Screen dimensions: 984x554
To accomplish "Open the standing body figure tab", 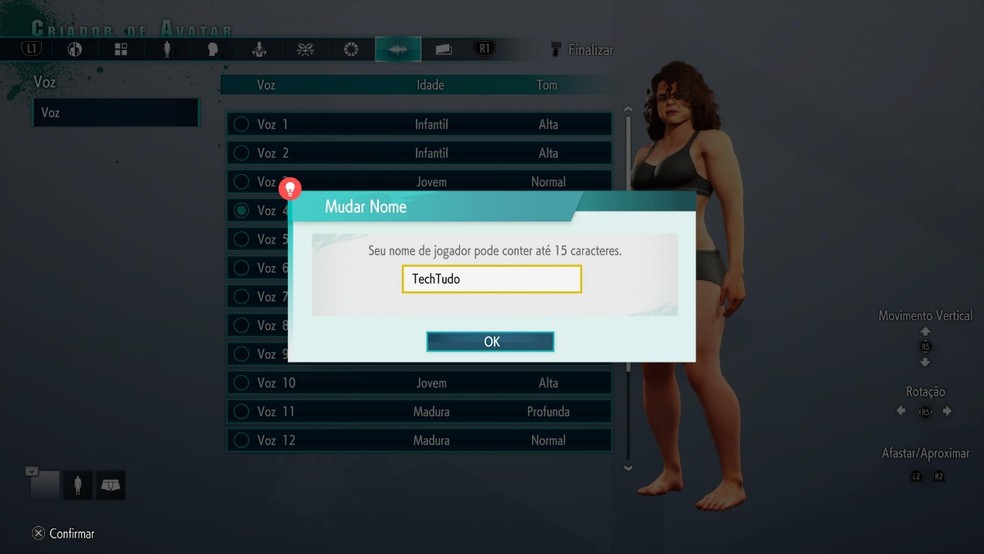I will click(167, 49).
